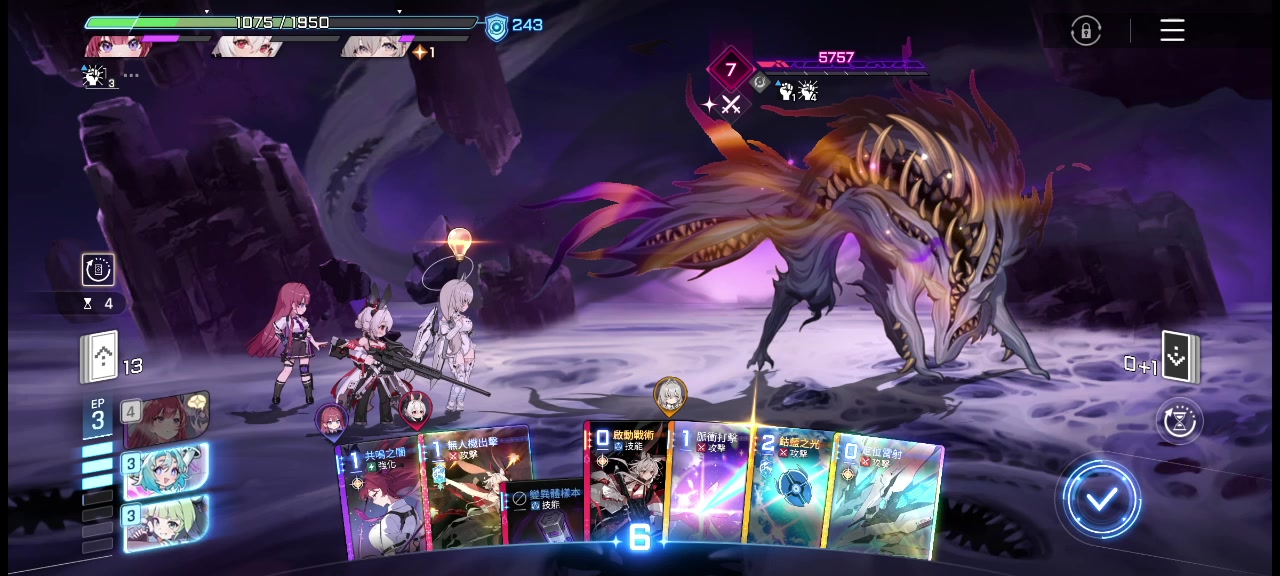Screen dimensions: 1280x576
Task: Open the hourglass timer button below the discard pile
Action: [1179, 421]
